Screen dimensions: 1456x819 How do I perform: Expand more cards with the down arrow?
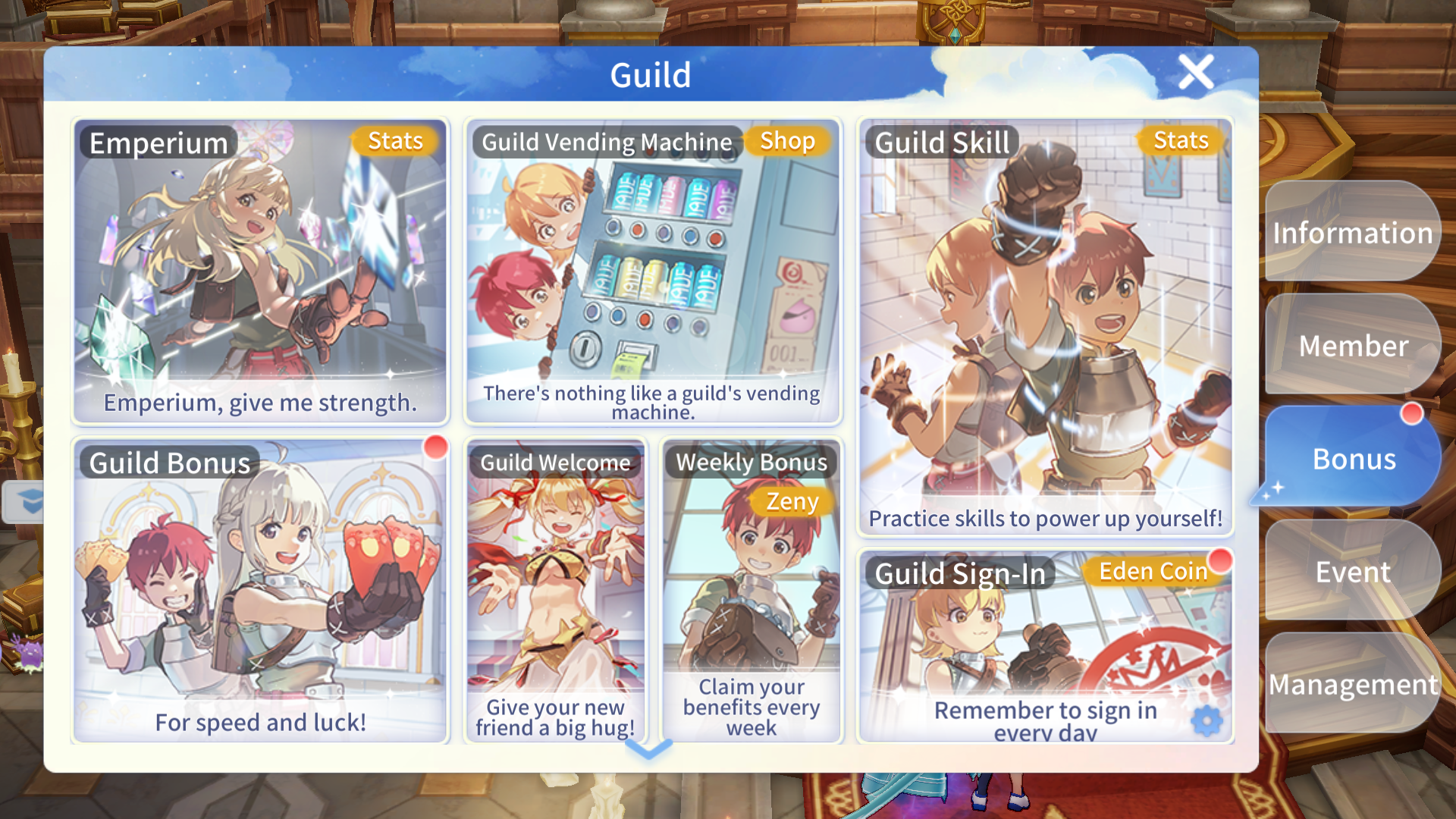pyautogui.click(x=649, y=749)
